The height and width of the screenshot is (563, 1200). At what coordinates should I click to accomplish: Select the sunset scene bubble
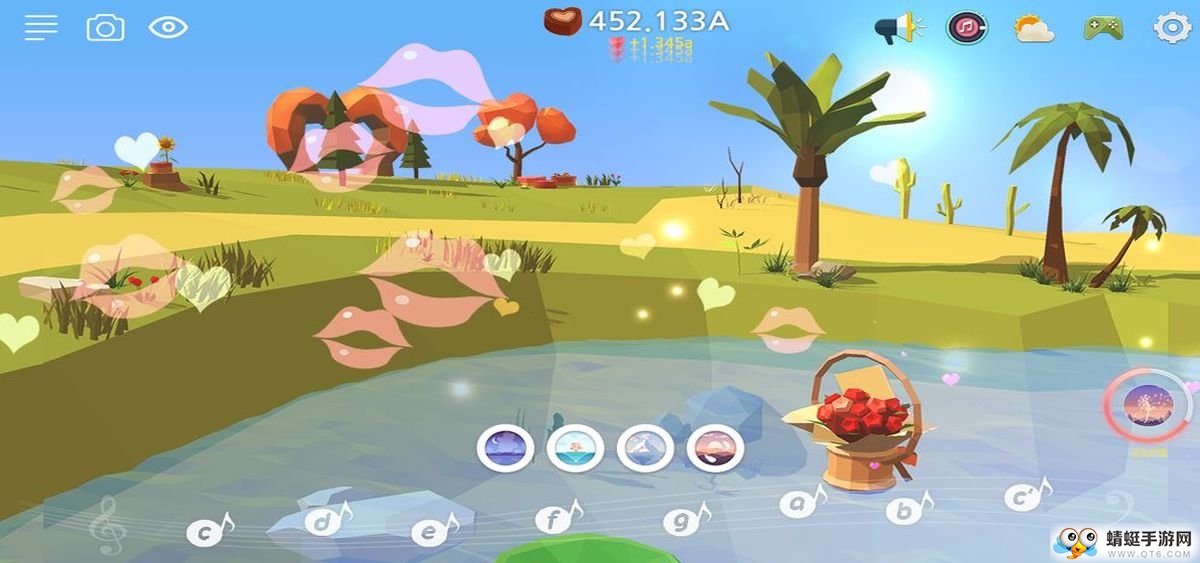pyautogui.click(x=715, y=447)
